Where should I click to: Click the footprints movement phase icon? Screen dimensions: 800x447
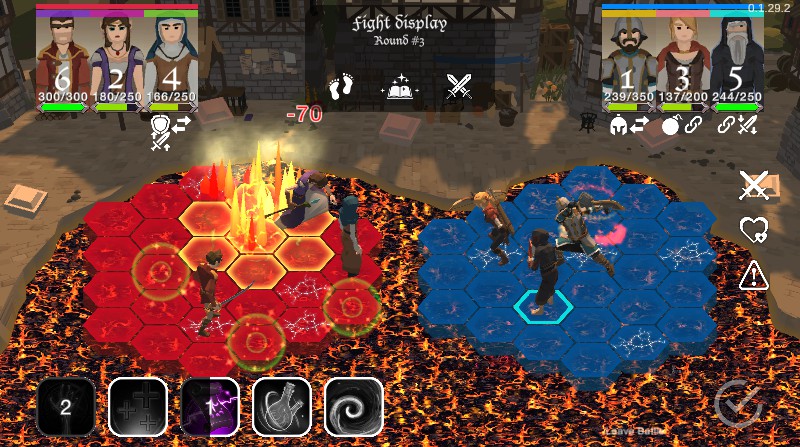click(x=343, y=86)
